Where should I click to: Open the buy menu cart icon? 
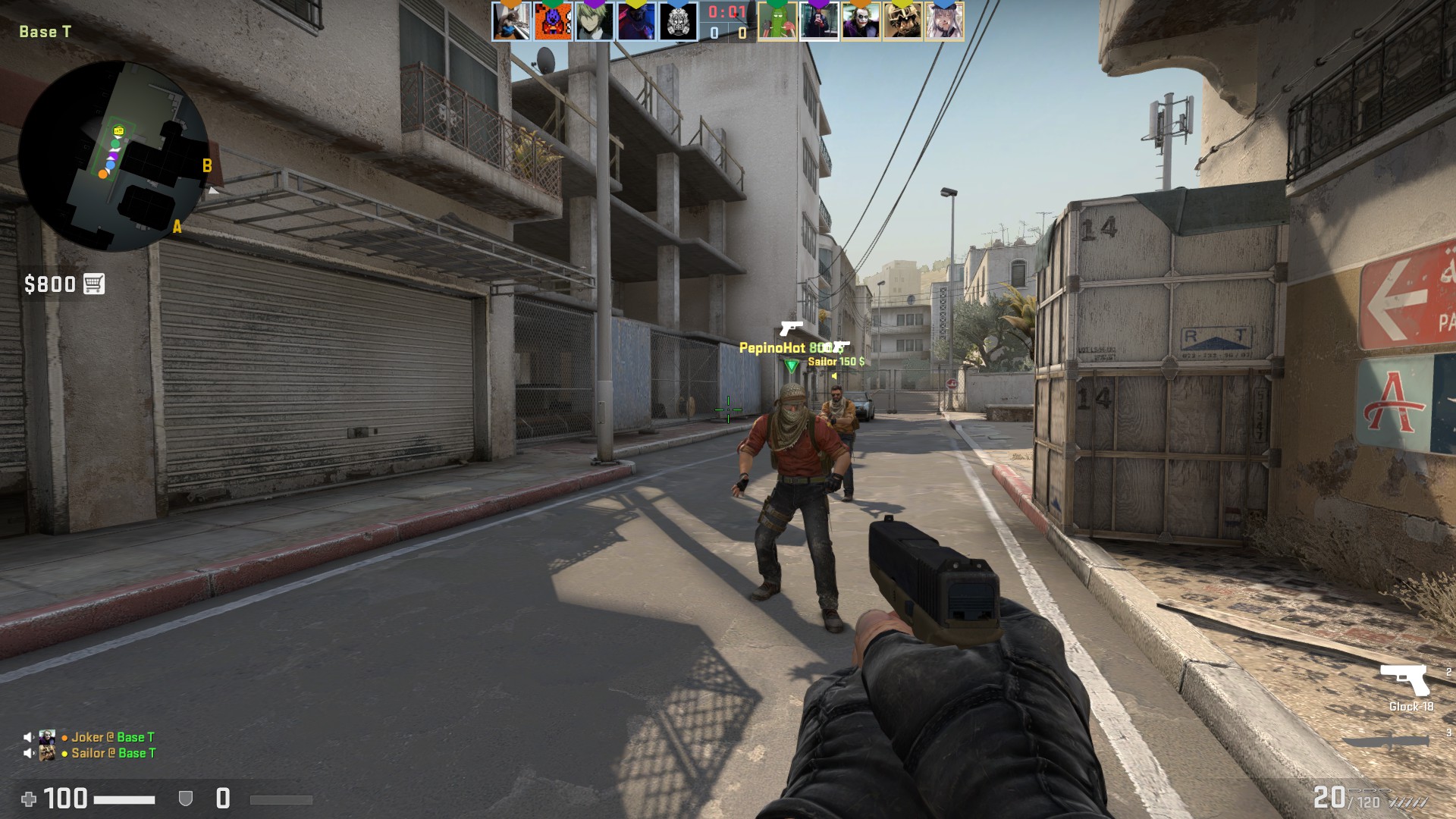click(x=94, y=284)
